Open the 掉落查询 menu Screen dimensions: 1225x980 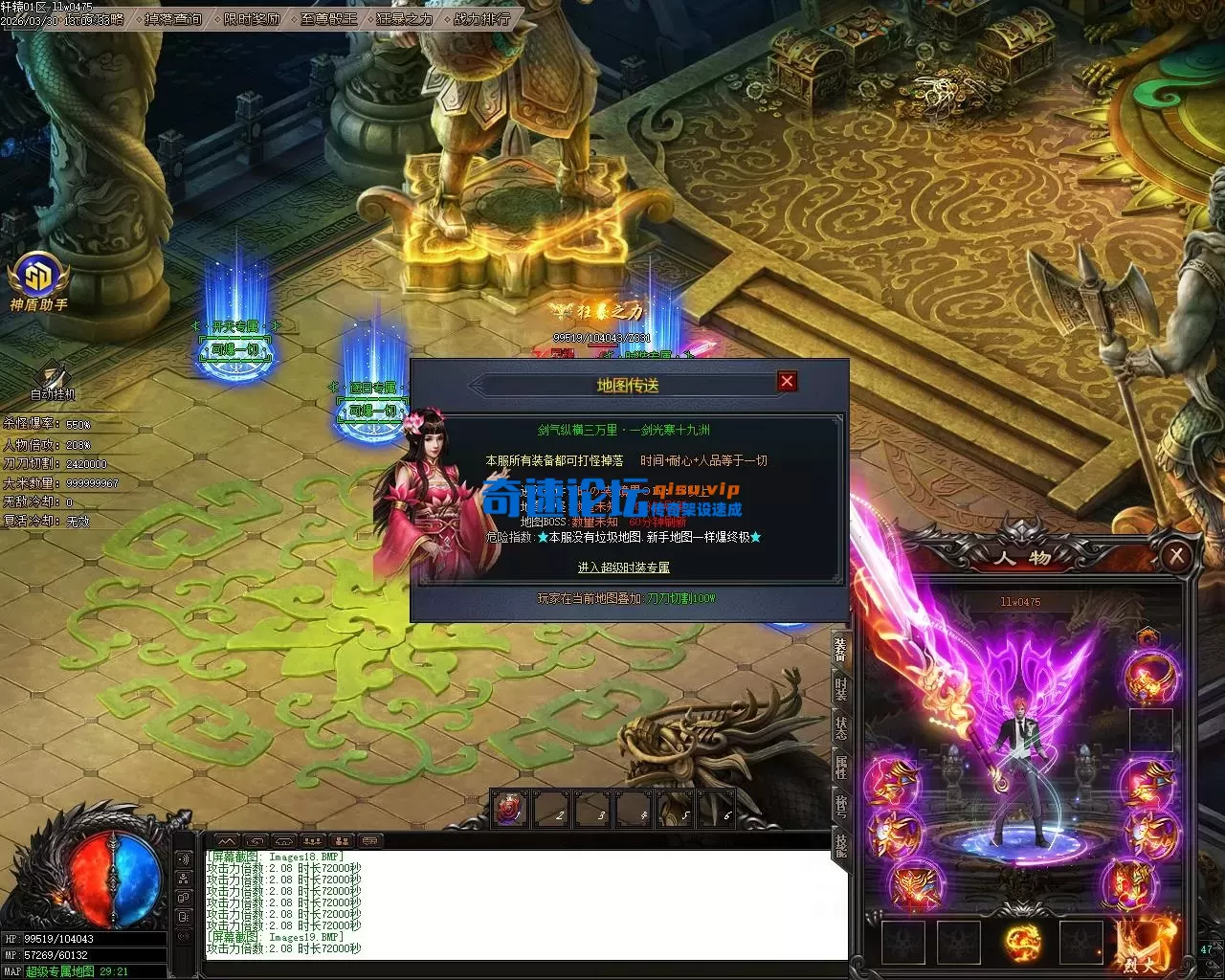point(173,18)
